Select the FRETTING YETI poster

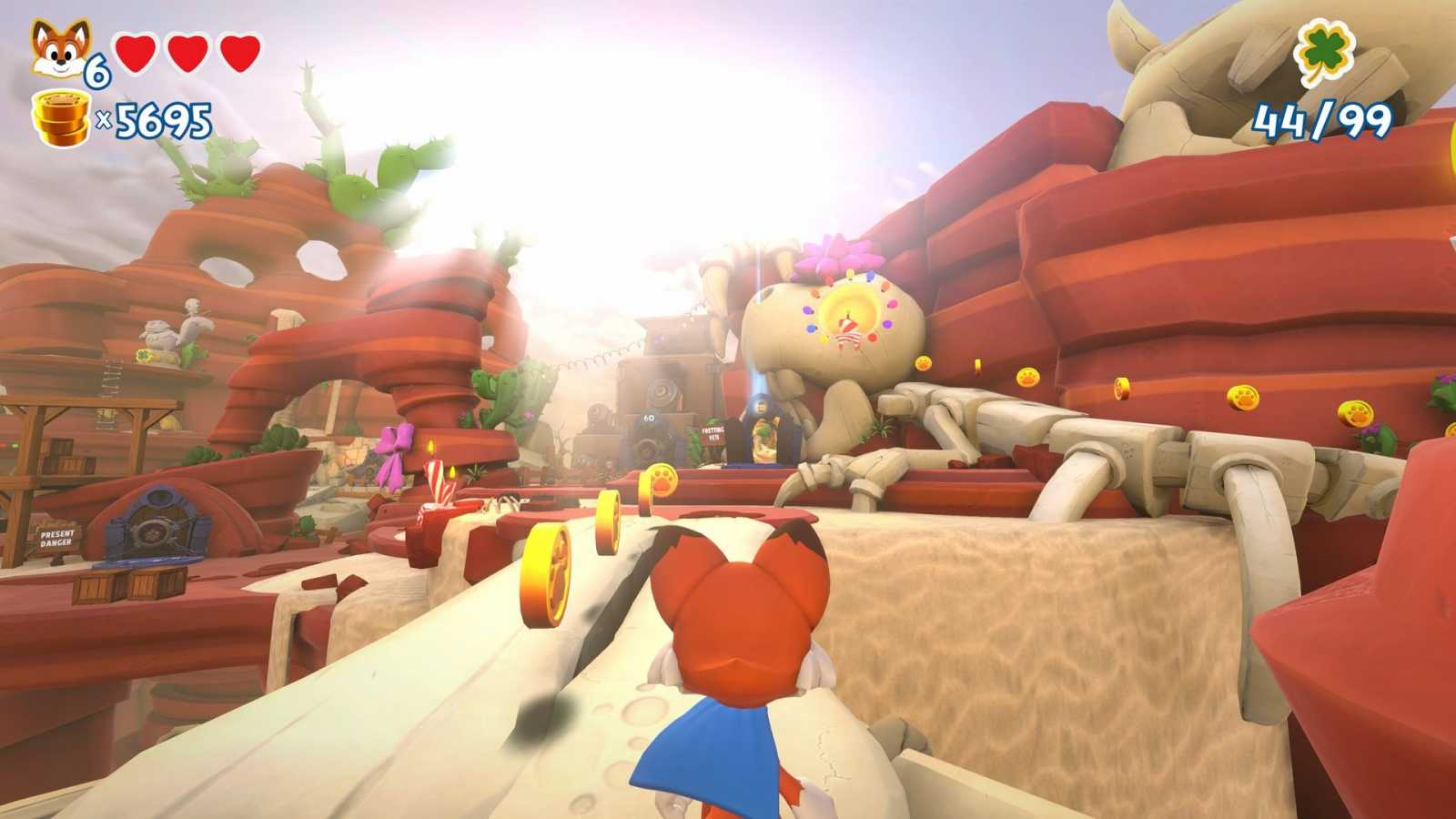coord(712,432)
